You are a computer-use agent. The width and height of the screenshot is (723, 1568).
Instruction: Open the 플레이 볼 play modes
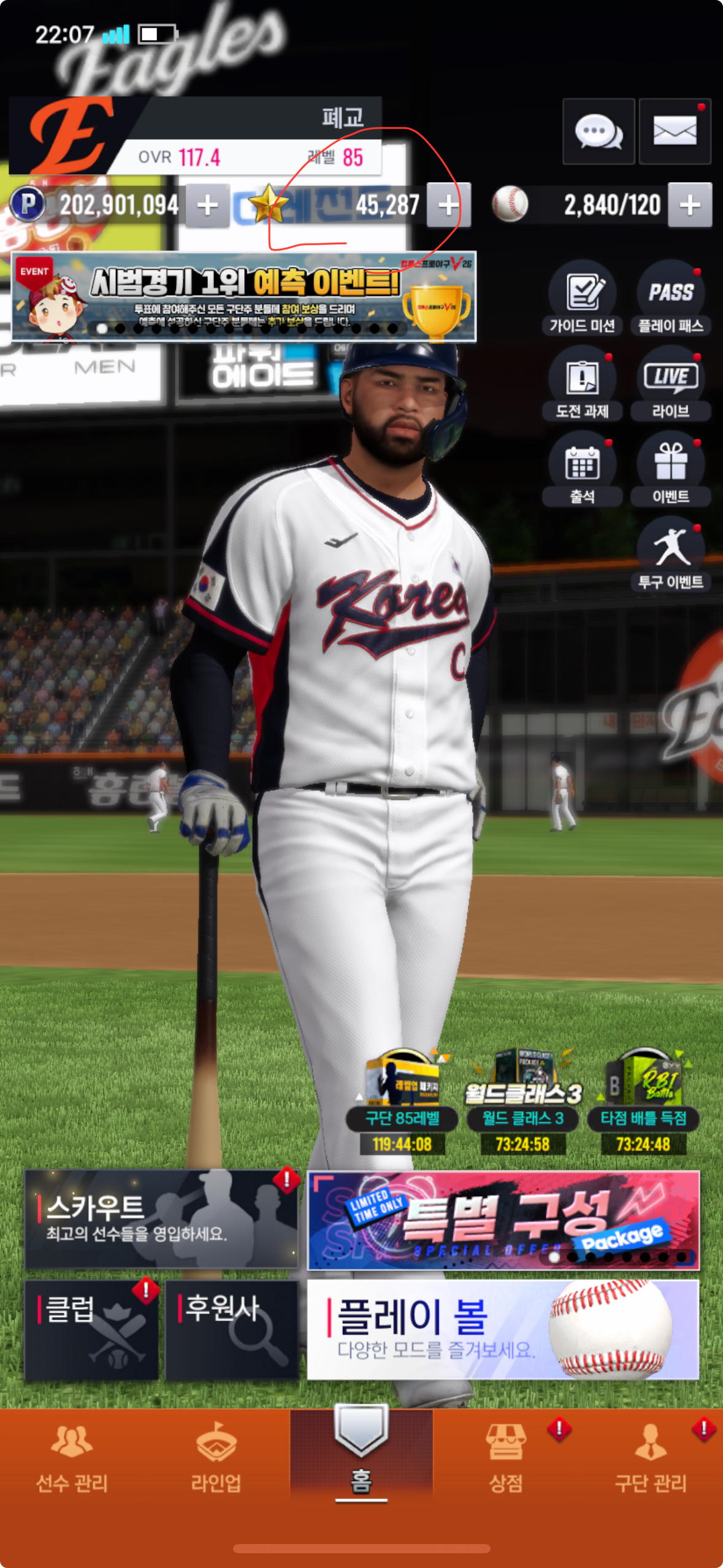coord(503,1330)
